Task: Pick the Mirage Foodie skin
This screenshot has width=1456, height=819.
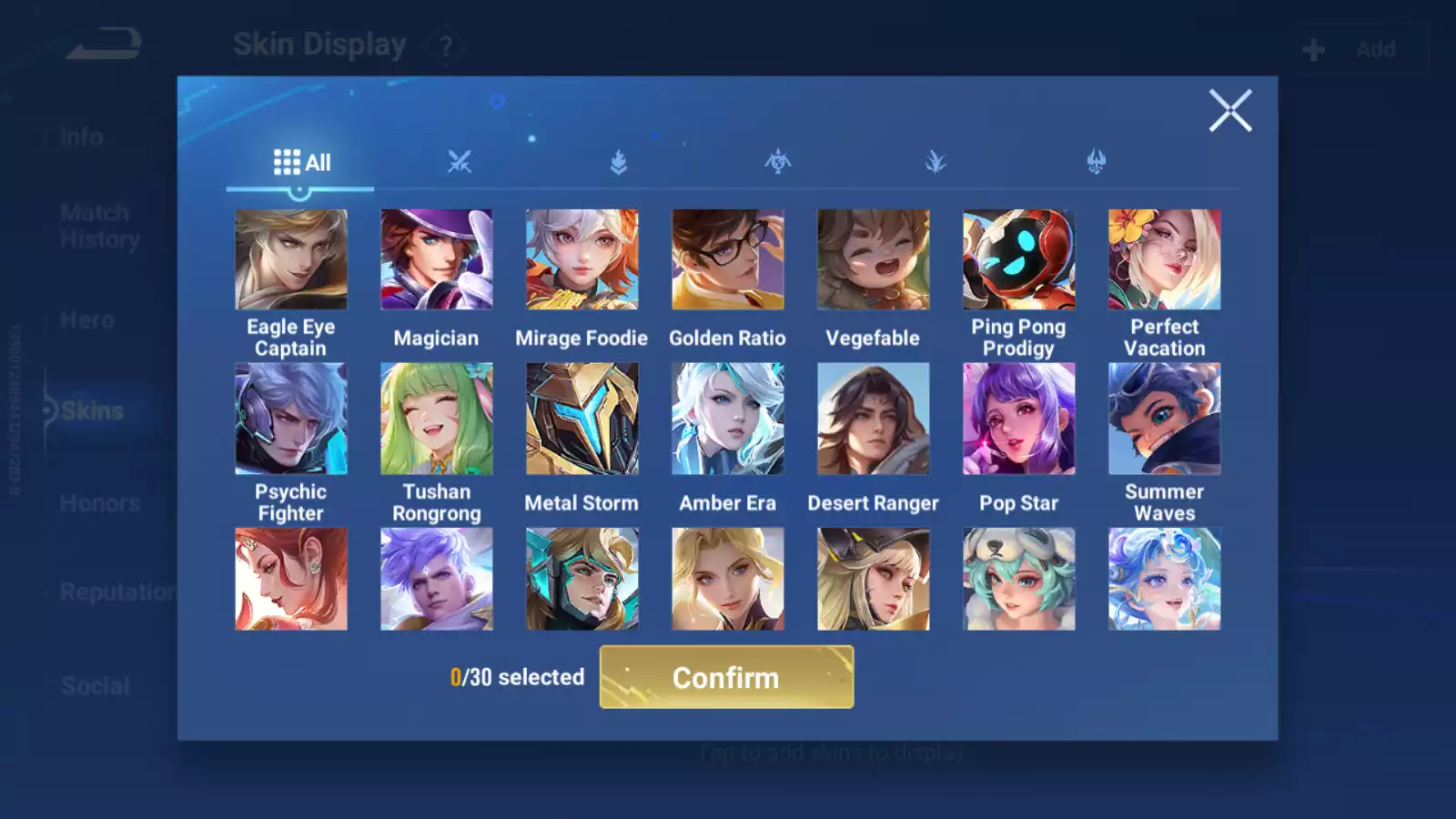Action: pyautogui.click(x=582, y=260)
